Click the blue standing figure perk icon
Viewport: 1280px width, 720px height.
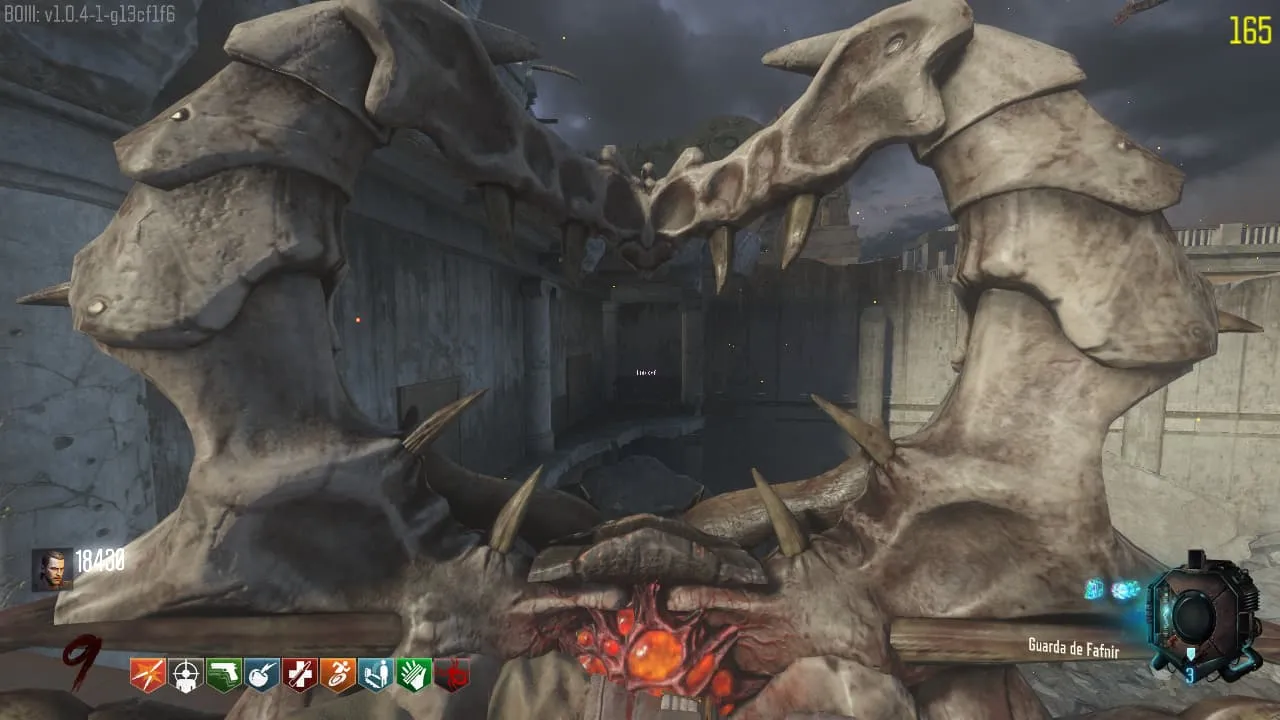(x=376, y=676)
